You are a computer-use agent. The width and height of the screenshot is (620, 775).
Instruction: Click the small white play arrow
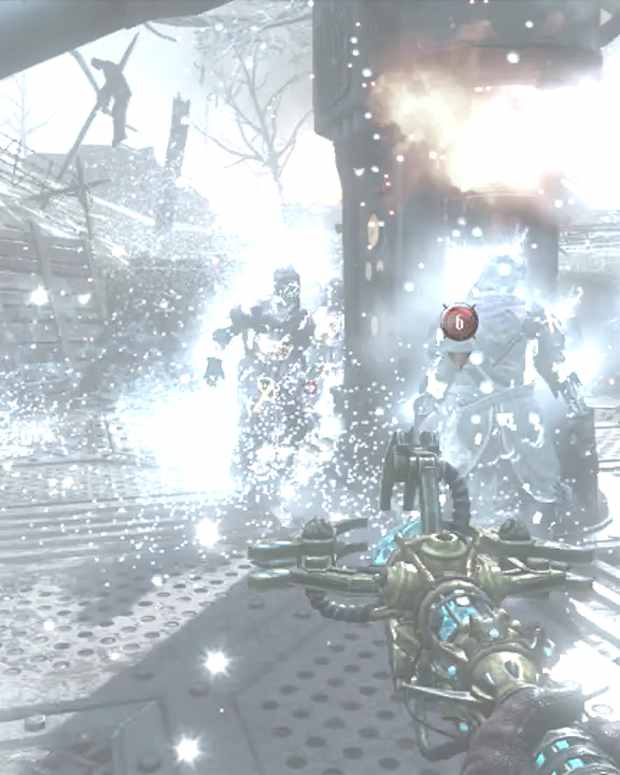tap(605, 16)
